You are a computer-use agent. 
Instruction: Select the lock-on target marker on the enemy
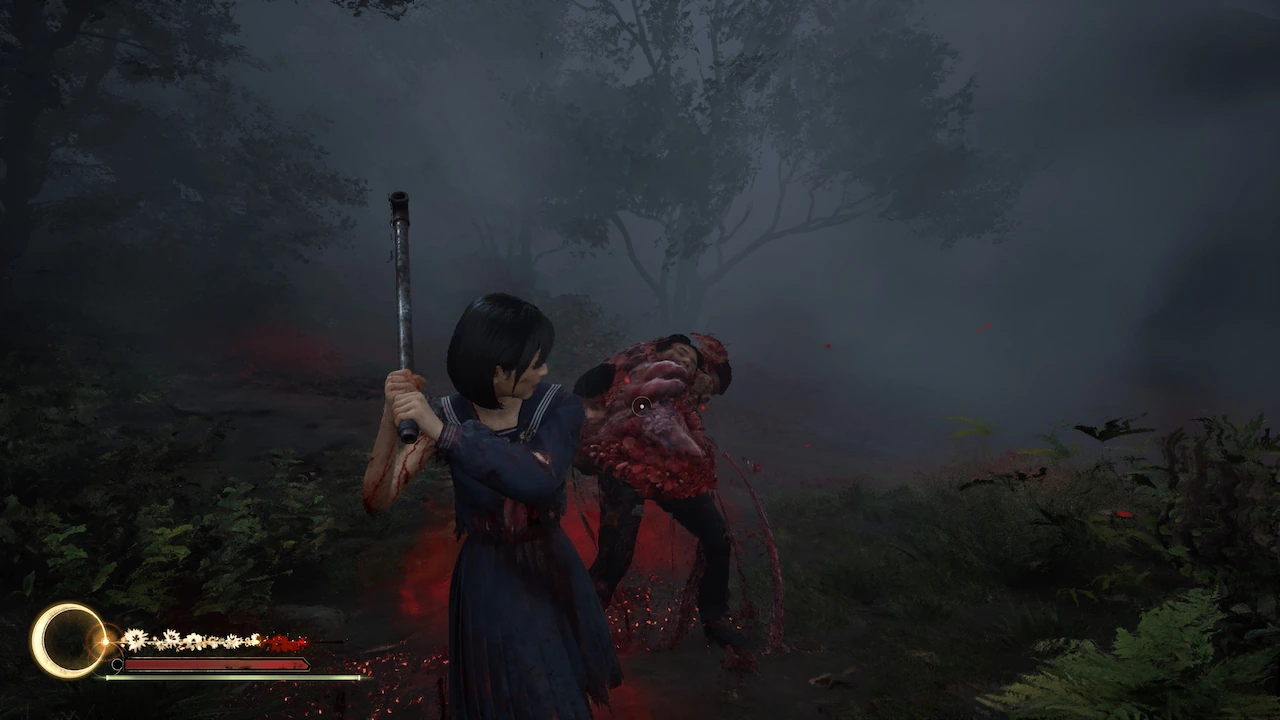click(641, 405)
